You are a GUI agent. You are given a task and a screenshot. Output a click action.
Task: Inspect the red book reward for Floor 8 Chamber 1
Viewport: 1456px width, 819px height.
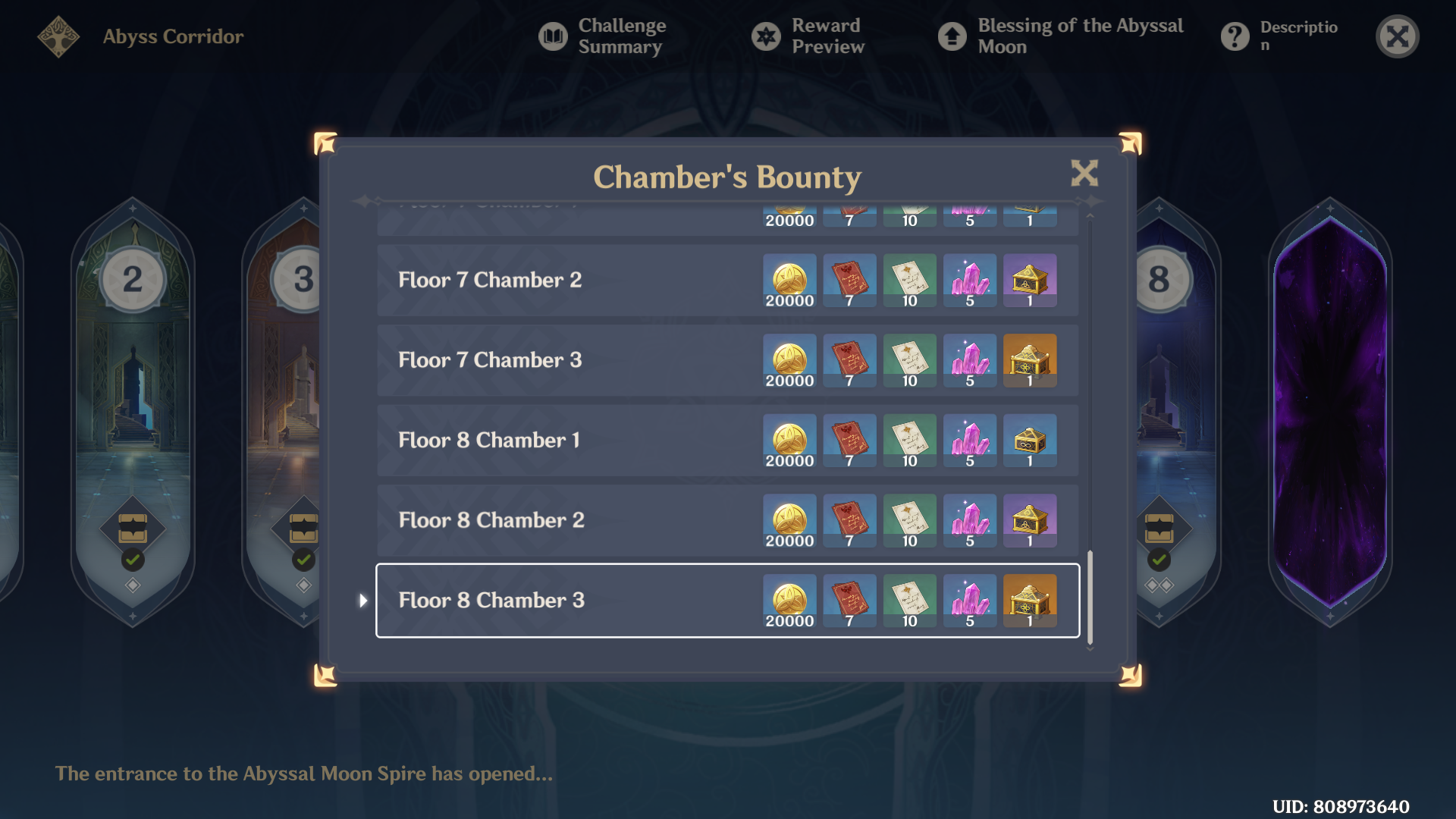pyautogui.click(x=849, y=441)
